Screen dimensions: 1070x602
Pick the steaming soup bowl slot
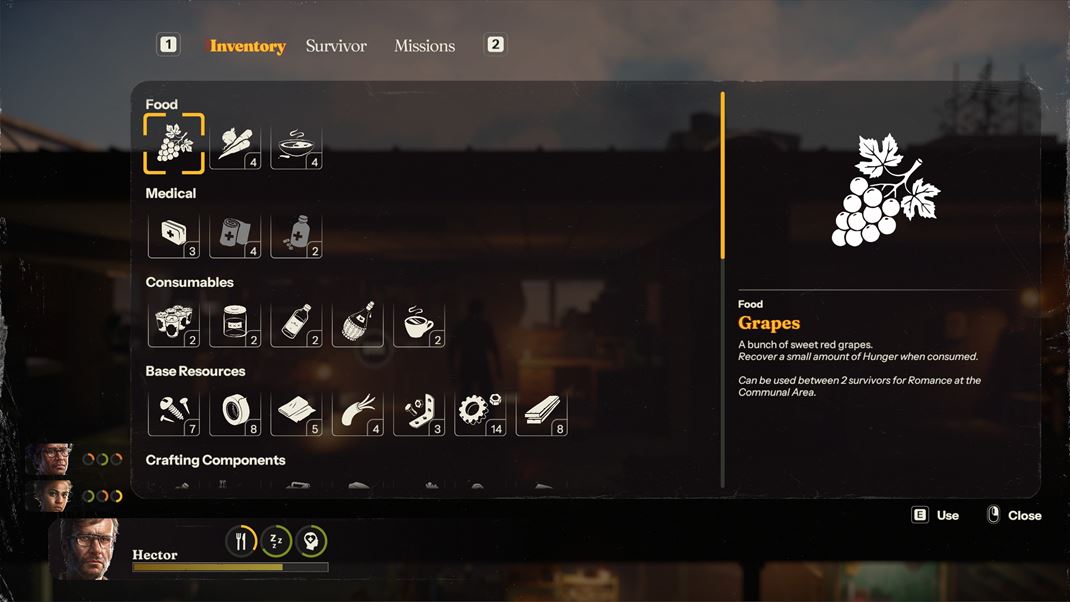coord(296,146)
